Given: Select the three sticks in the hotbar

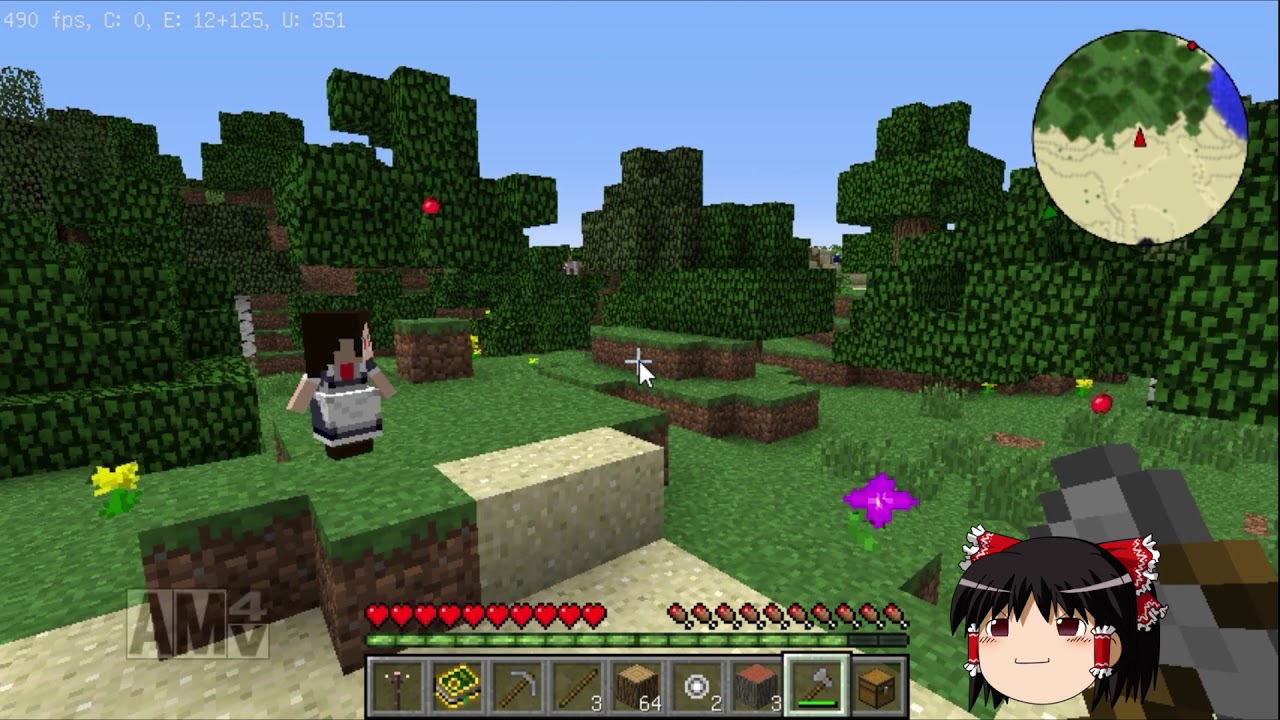Looking at the screenshot, I should pos(578,685).
